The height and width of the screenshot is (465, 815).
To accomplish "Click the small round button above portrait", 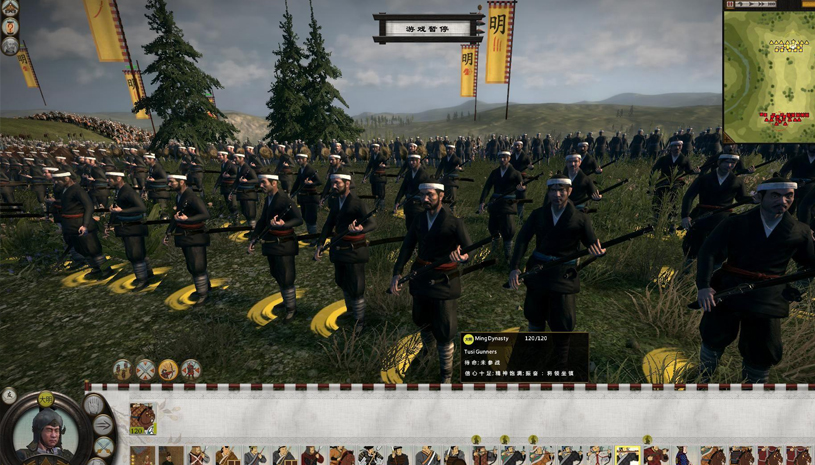I will coord(8,394).
